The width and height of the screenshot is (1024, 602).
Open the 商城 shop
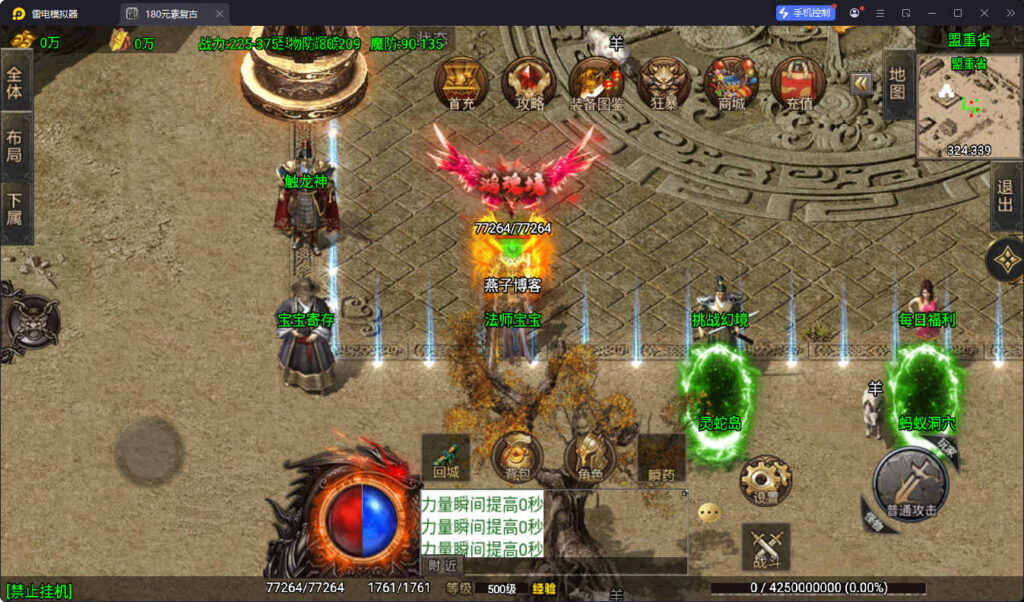[x=731, y=82]
